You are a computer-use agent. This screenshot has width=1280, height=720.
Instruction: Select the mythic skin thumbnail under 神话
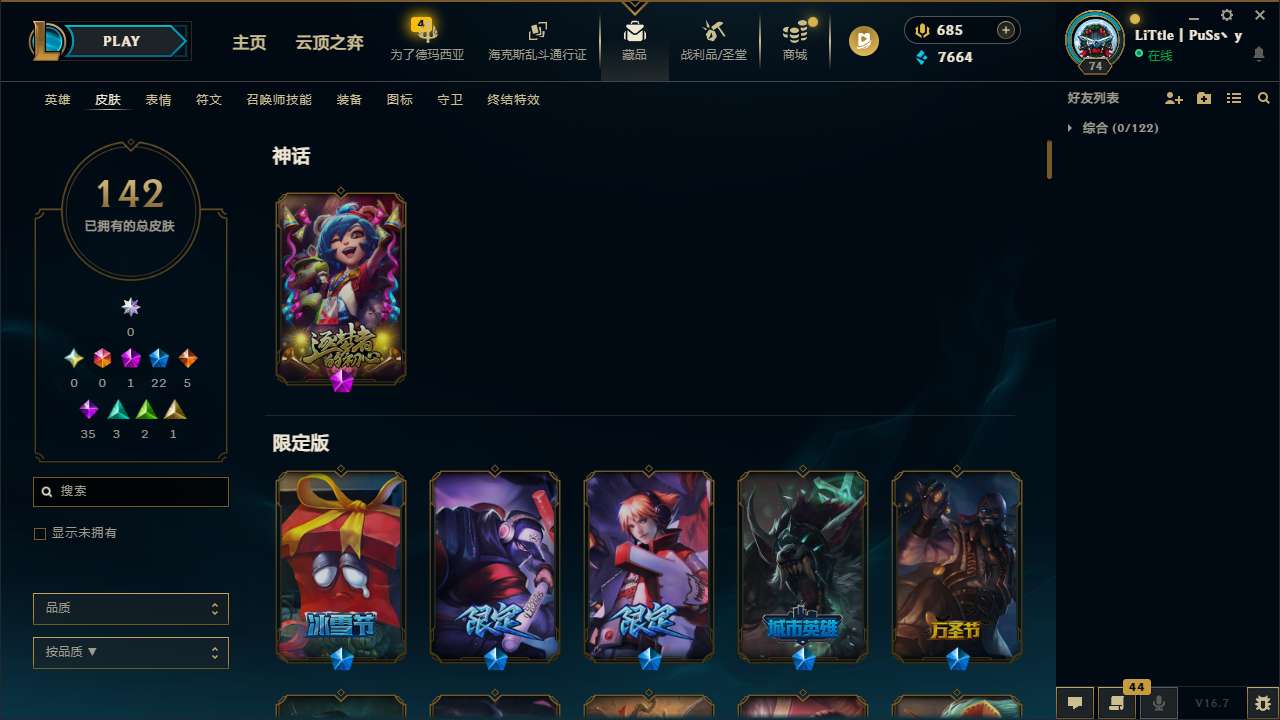click(x=340, y=288)
